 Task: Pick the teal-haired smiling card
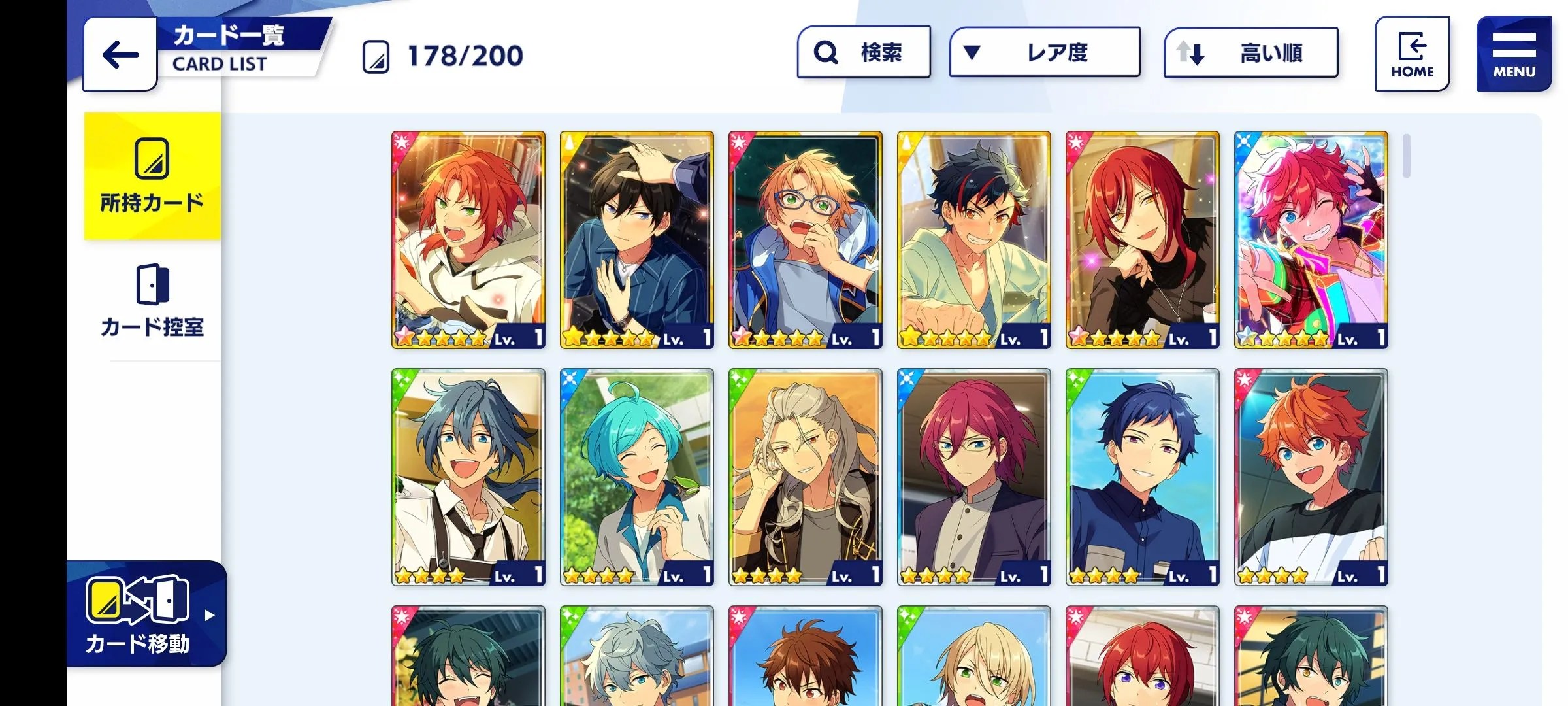click(636, 477)
